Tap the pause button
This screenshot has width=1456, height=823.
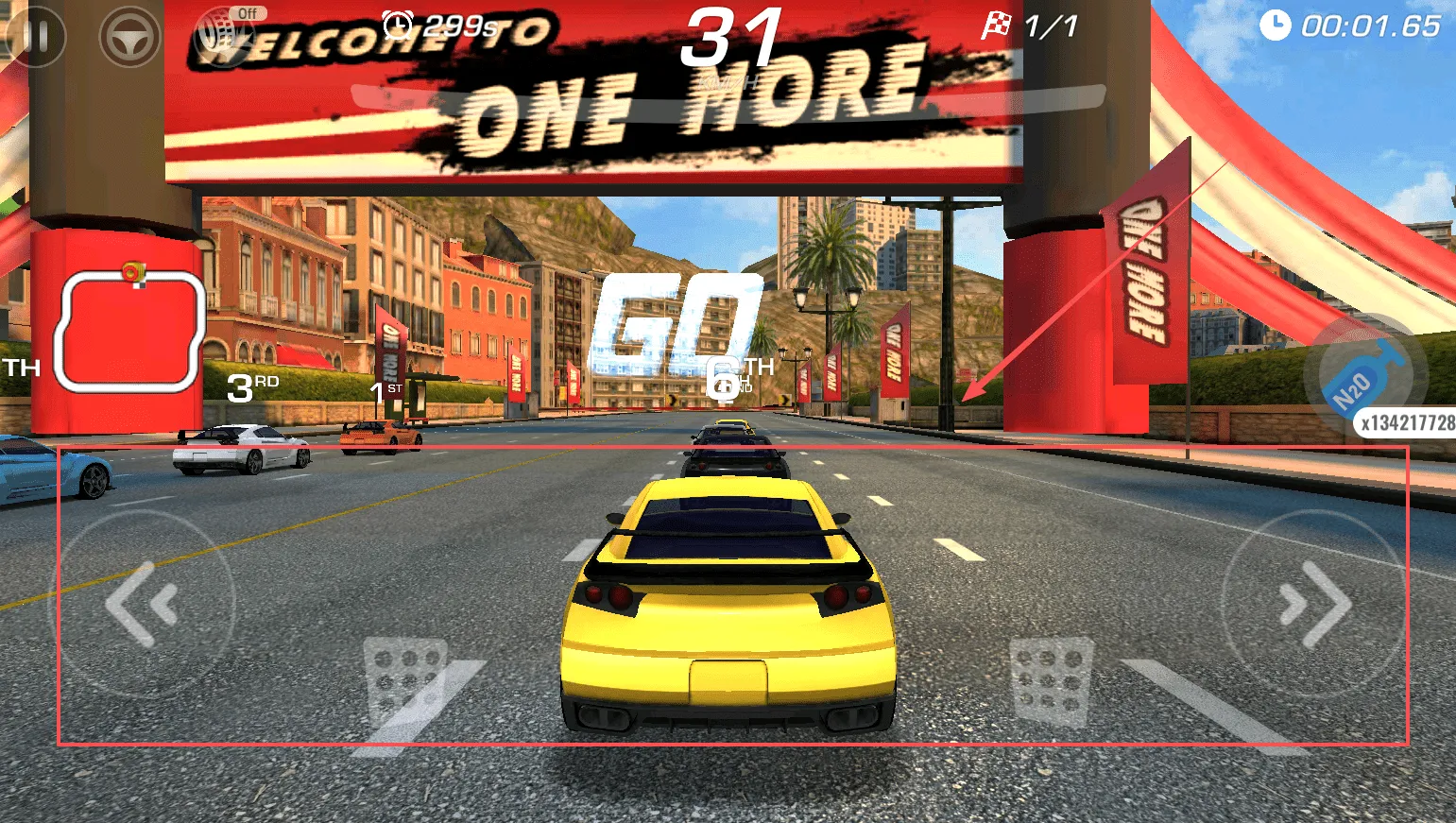pyautogui.click(x=36, y=38)
